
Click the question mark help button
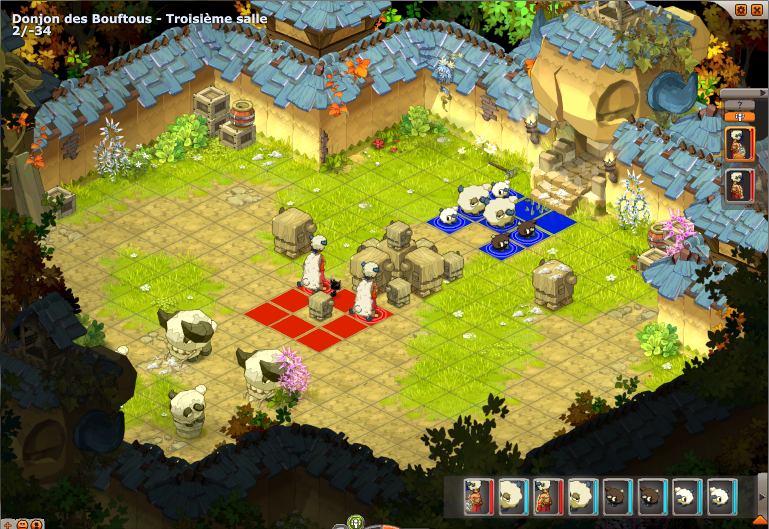(x=739, y=104)
